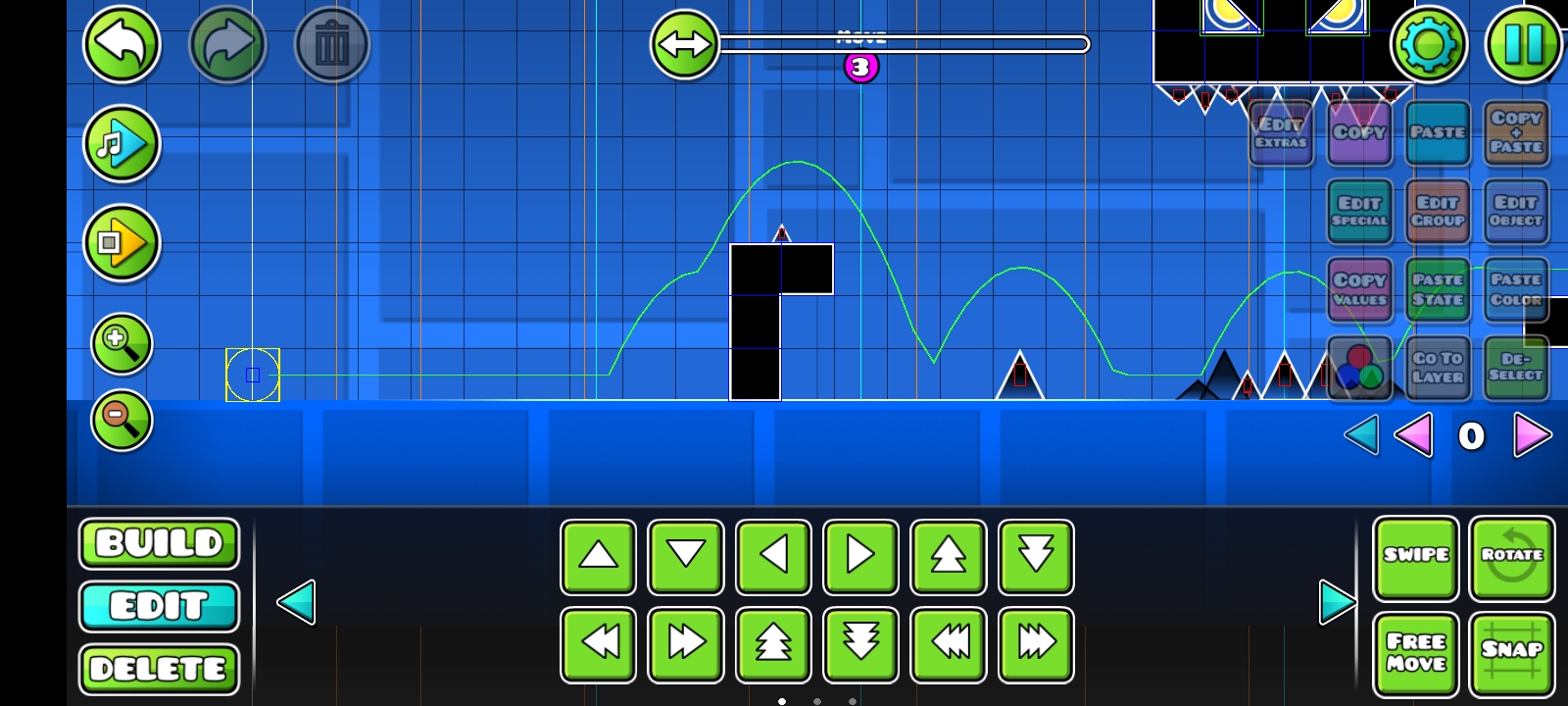The height and width of the screenshot is (706, 1568).
Task: Toggle the Snap option
Action: [1512, 653]
